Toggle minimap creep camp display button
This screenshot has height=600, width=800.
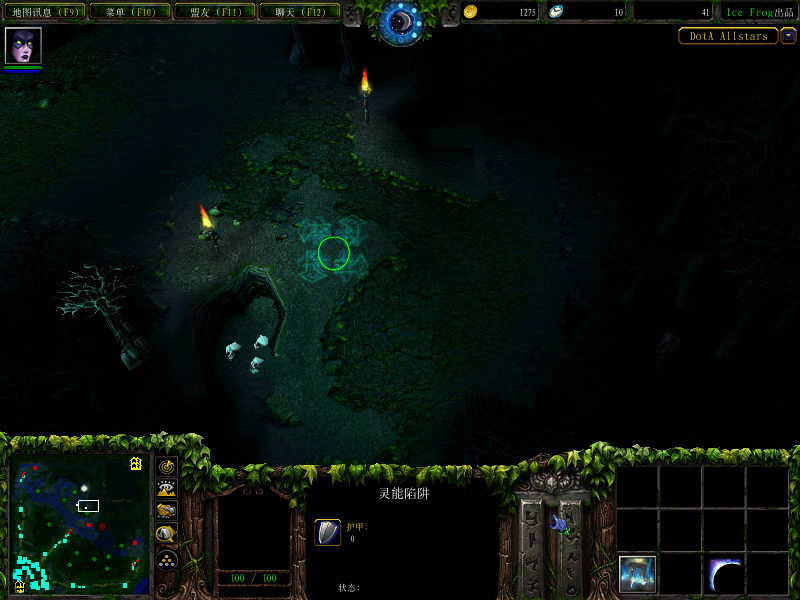167,534
